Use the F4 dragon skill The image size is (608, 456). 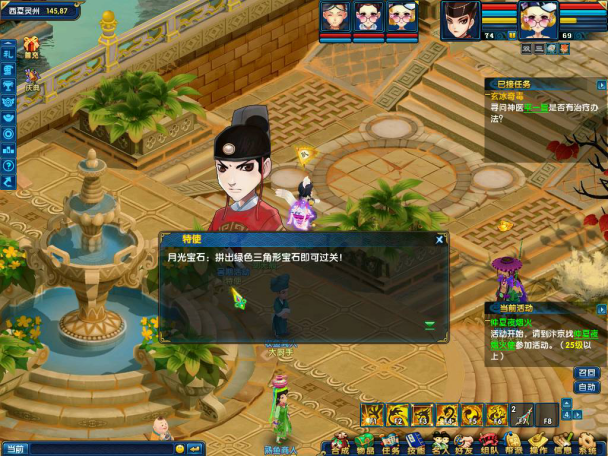click(x=447, y=414)
